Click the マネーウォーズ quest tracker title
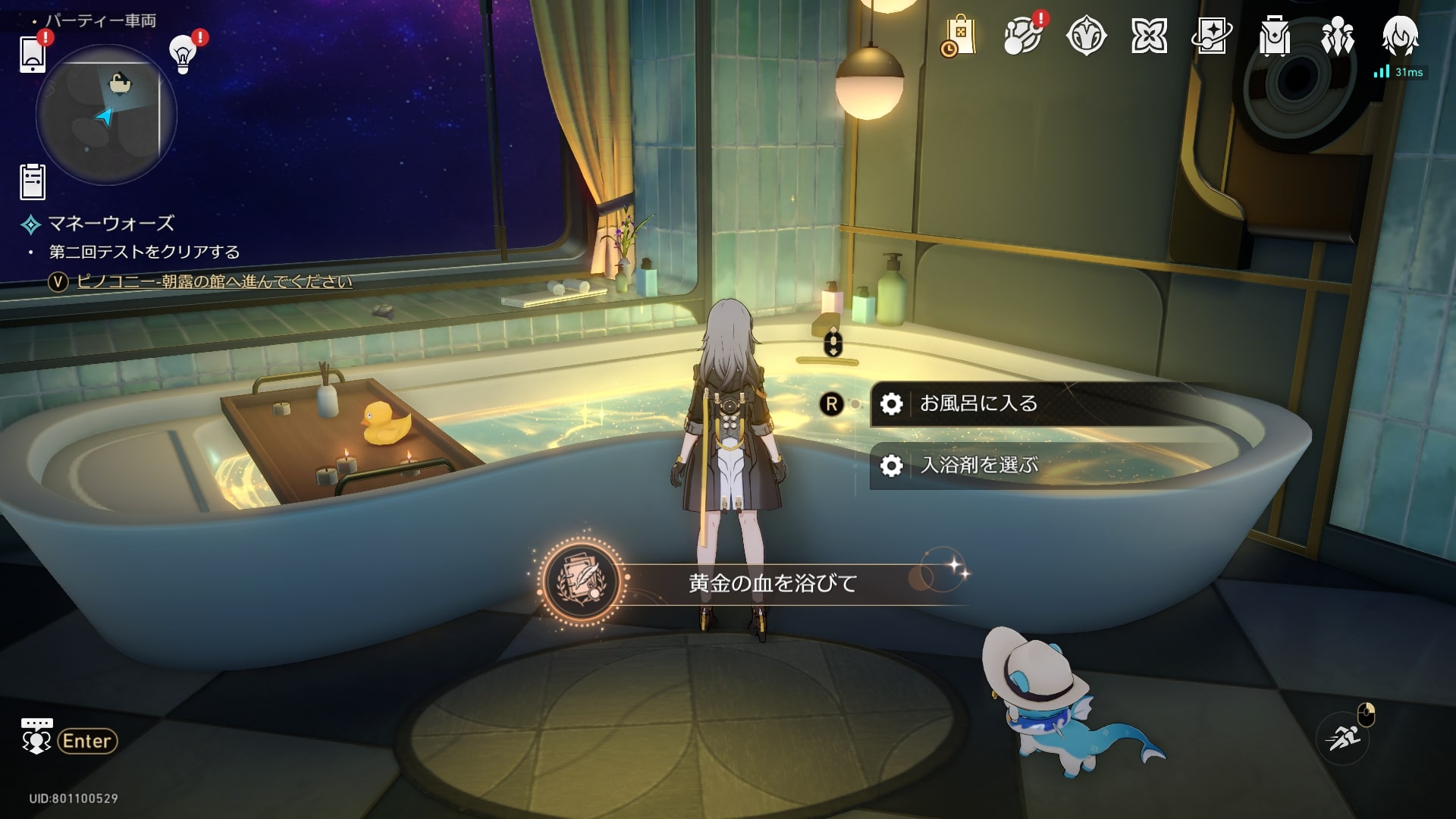This screenshot has width=1456, height=819. pyautogui.click(x=111, y=224)
